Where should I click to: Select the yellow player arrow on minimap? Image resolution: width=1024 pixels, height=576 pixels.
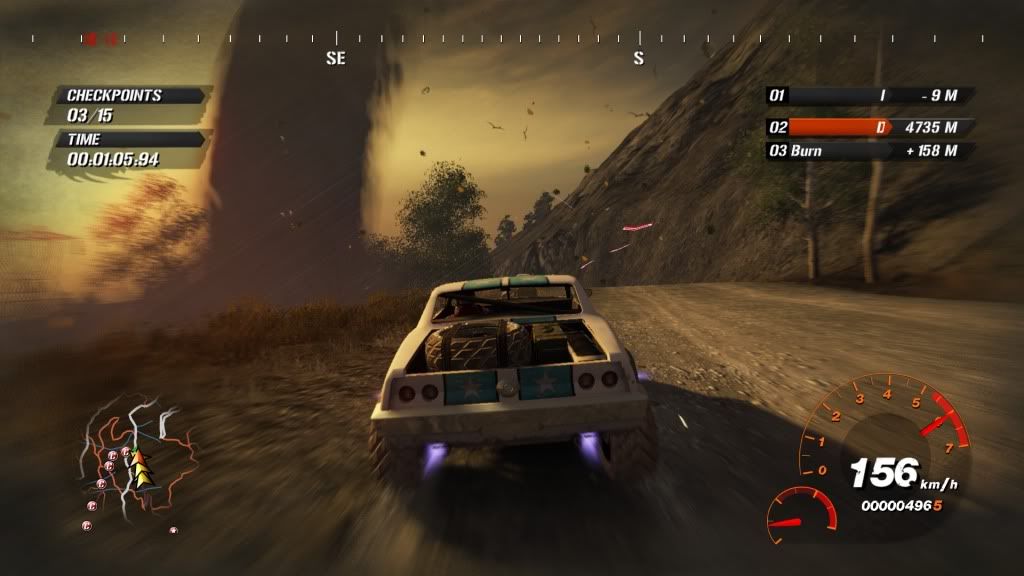click(x=141, y=467)
